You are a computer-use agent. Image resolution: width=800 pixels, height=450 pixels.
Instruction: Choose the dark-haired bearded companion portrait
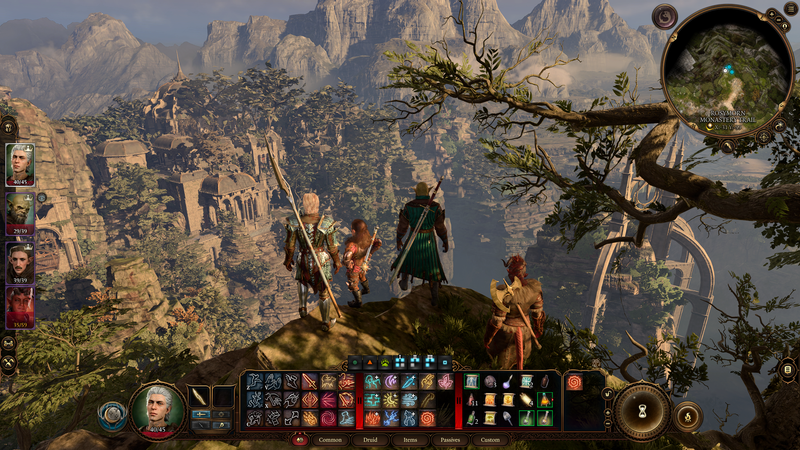[20, 263]
